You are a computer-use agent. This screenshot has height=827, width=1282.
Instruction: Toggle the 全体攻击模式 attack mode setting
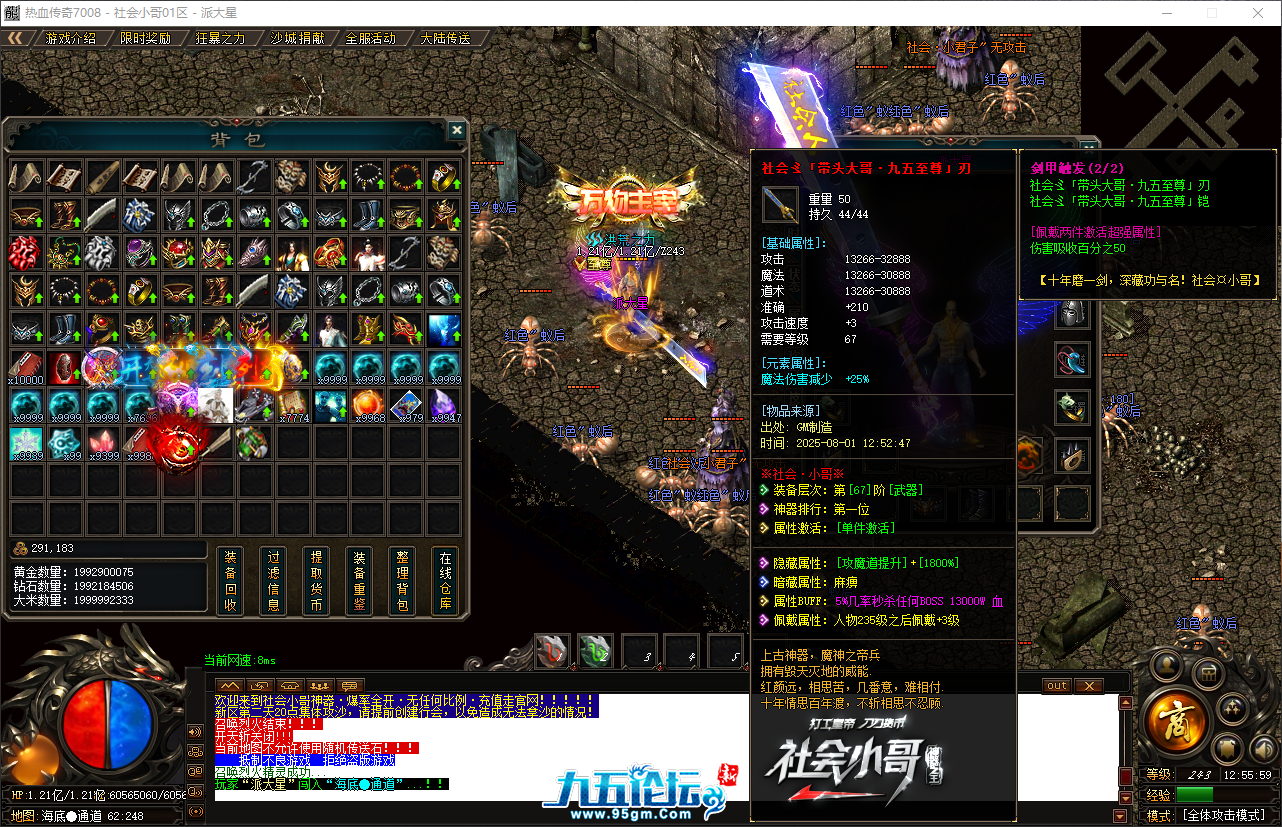[x=1223, y=815]
